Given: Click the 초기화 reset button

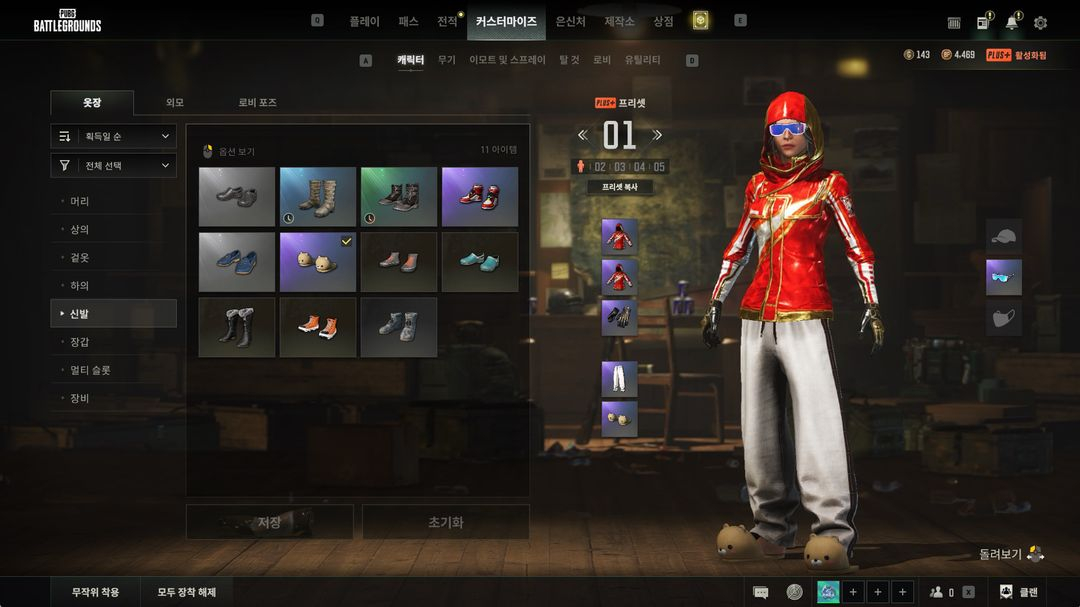Looking at the screenshot, I should 445,522.
